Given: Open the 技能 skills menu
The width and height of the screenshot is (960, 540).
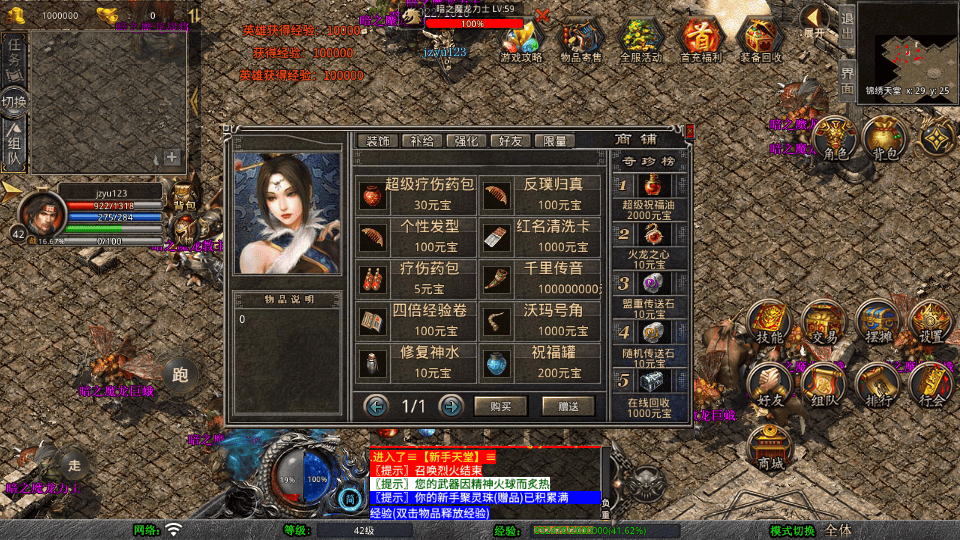Looking at the screenshot, I should pos(770,321).
